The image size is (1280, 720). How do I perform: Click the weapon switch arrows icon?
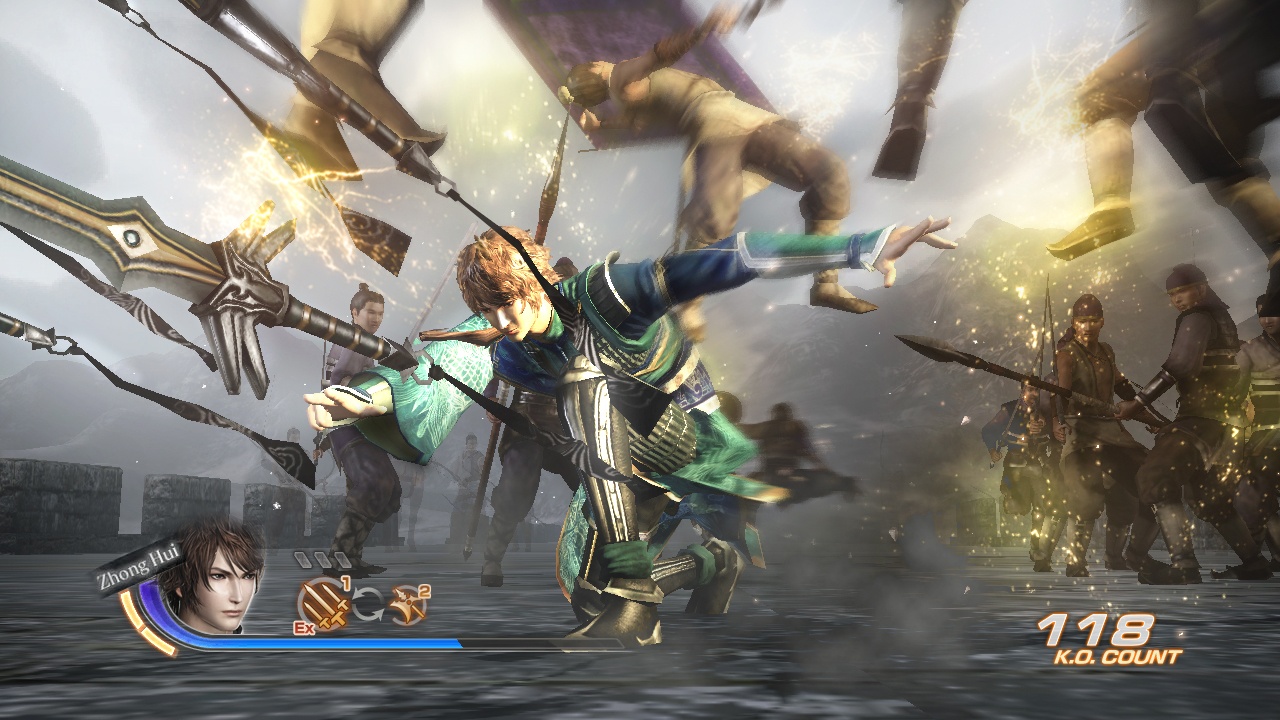pos(369,602)
